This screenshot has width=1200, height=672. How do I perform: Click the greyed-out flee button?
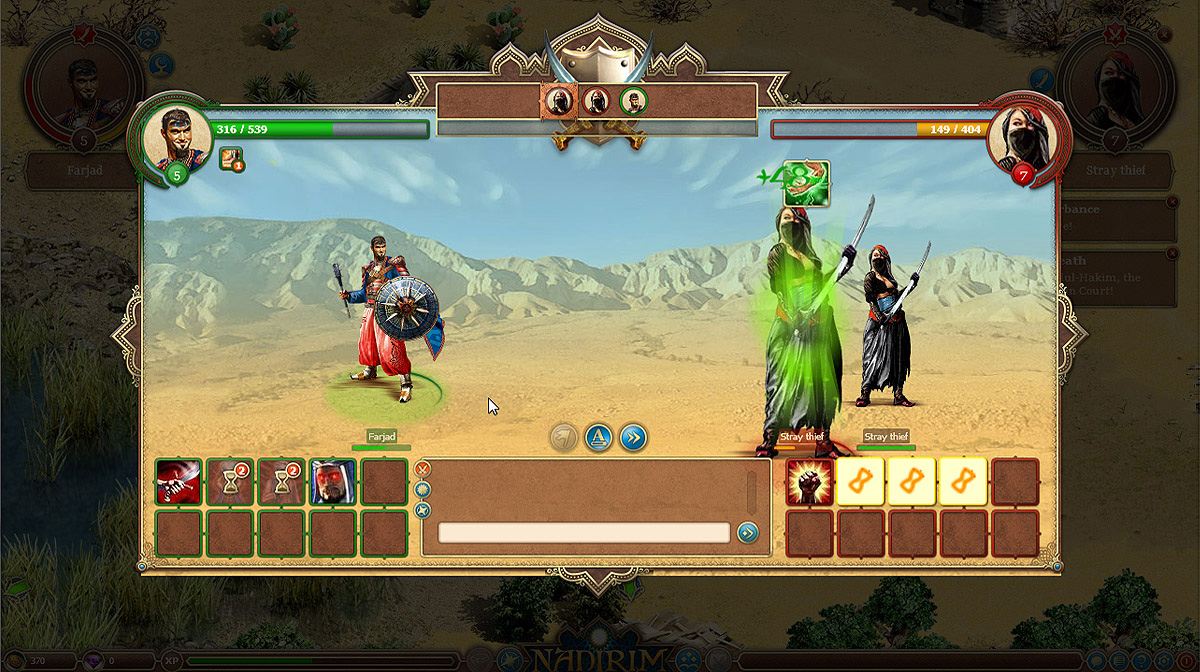pos(564,437)
